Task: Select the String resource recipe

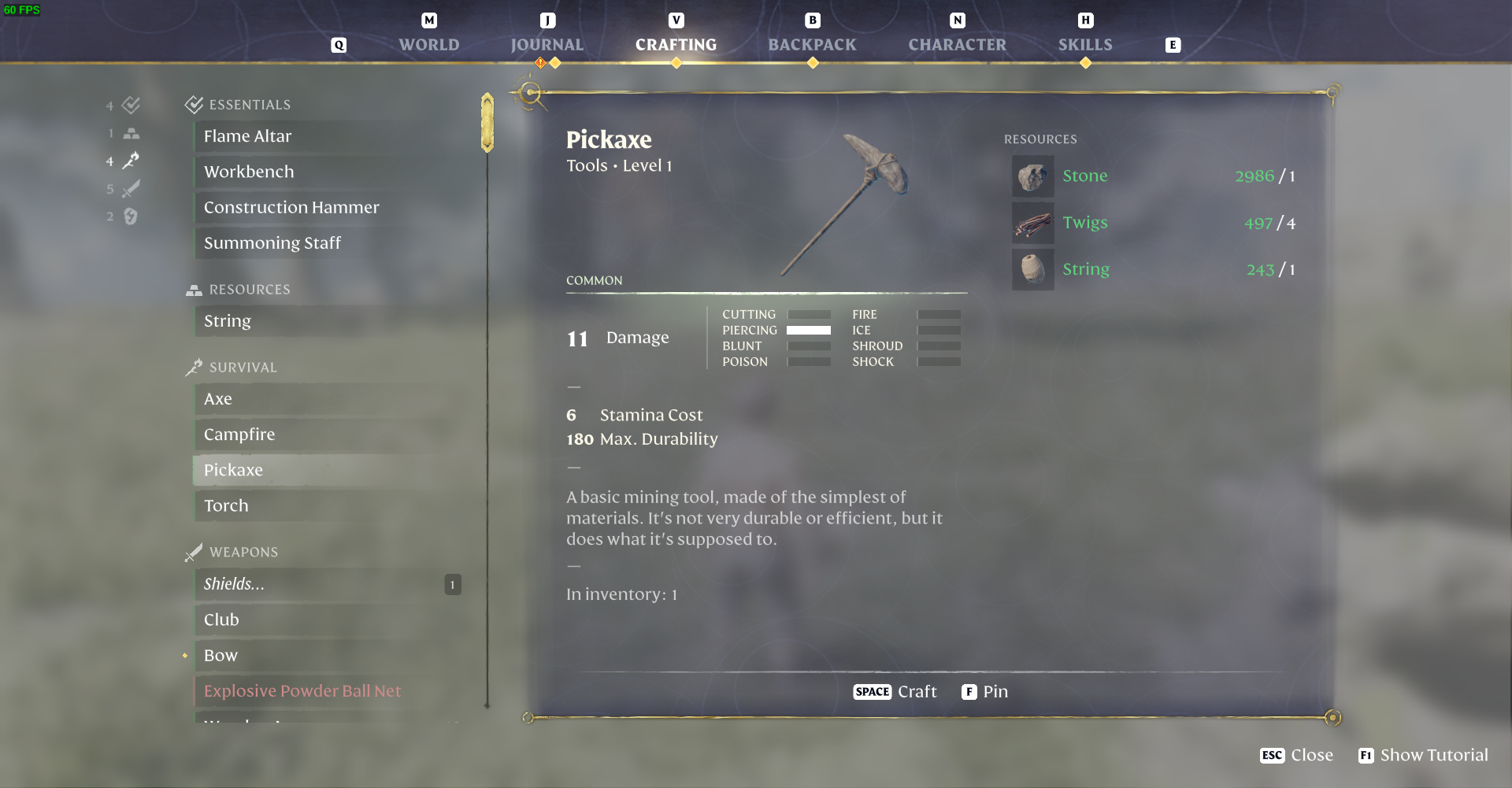Action: [x=228, y=320]
